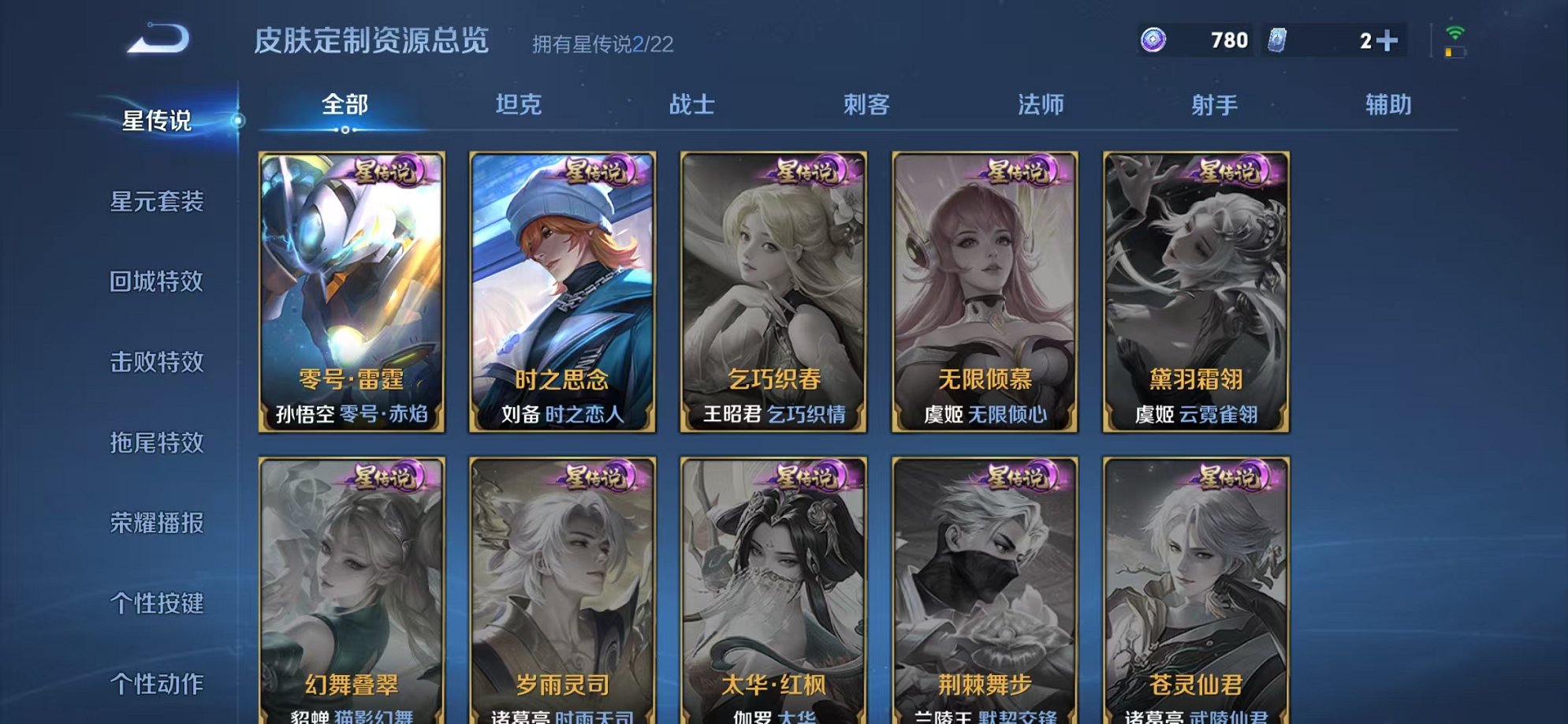Switch to the 法师 tab

(x=1041, y=105)
